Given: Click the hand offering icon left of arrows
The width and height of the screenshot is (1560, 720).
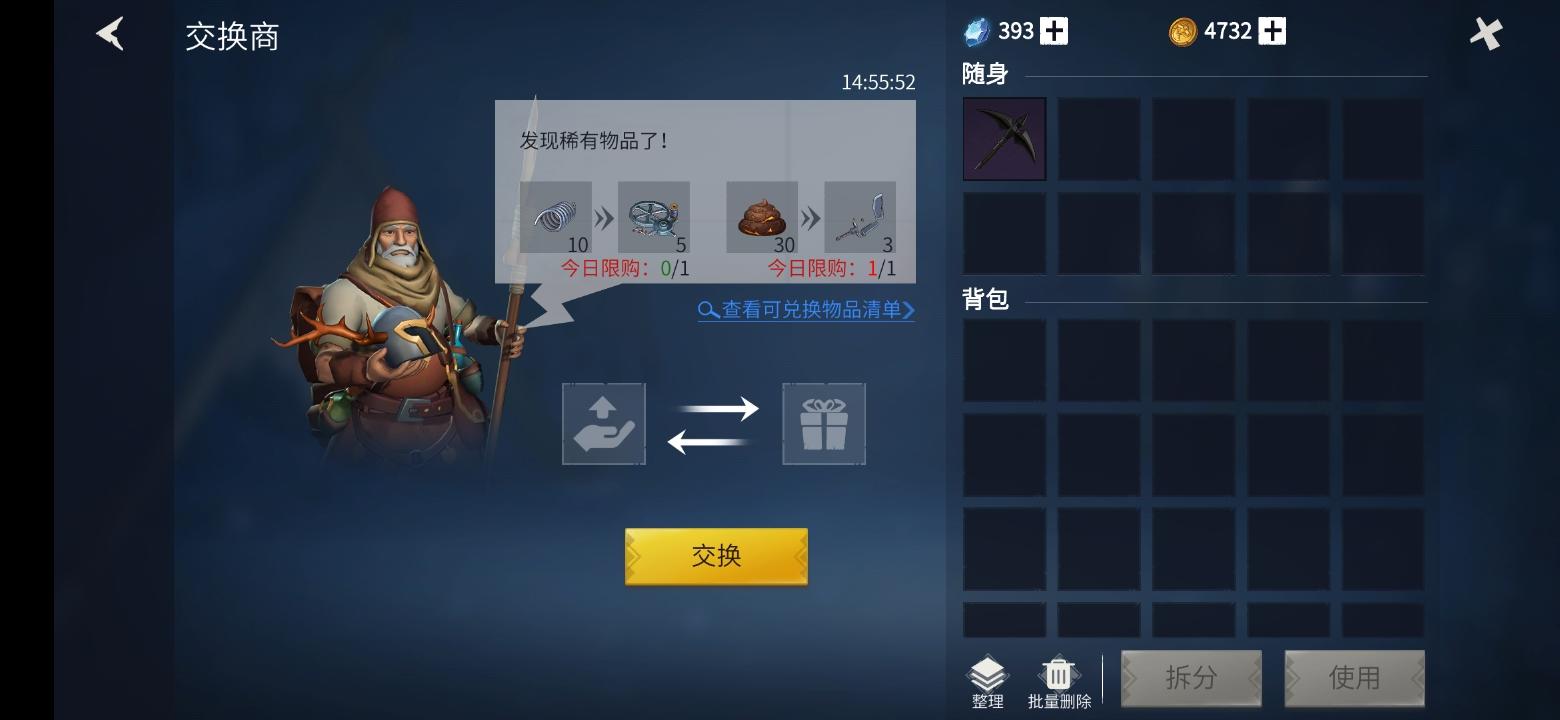Looking at the screenshot, I should click(604, 423).
